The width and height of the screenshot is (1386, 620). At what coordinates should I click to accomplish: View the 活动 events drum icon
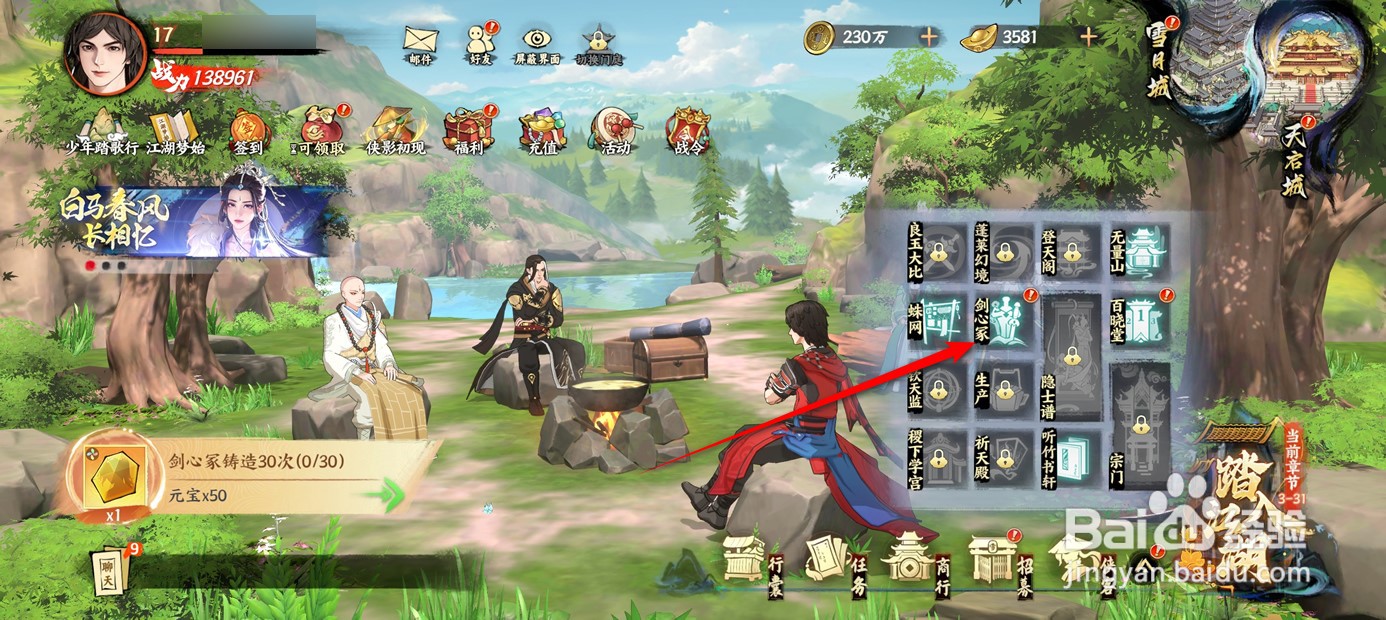(x=612, y=131)
